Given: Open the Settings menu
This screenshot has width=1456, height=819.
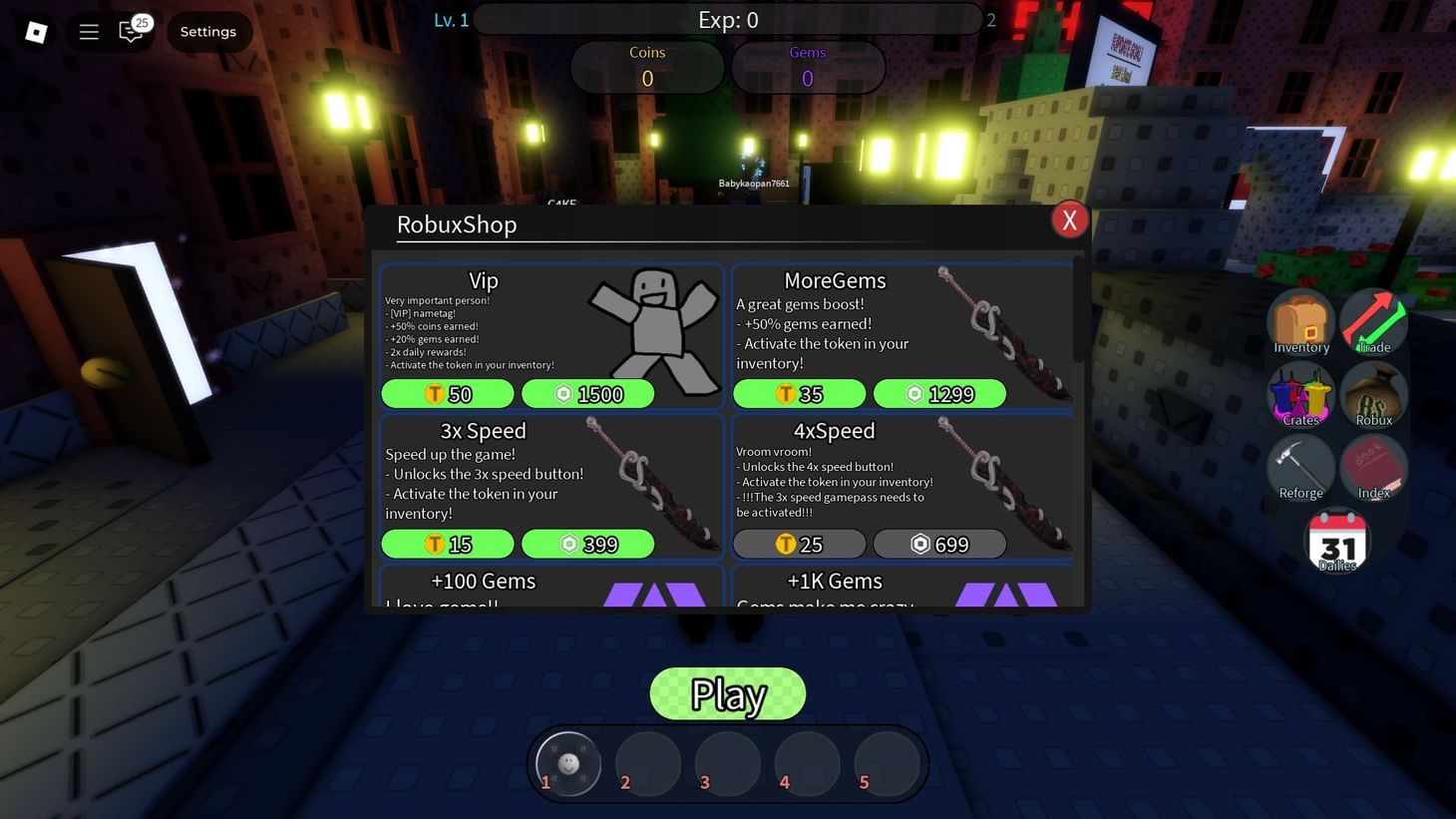Looking at the screenshot, I should tap(207, 31).
